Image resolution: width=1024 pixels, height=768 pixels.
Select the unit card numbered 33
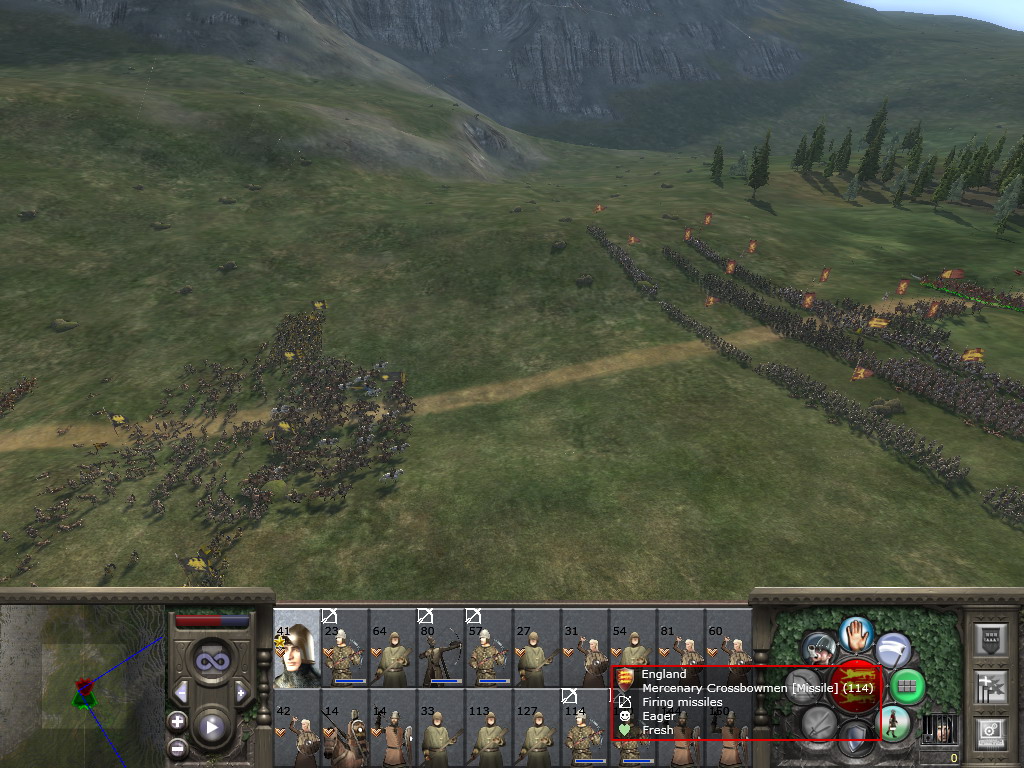(x=440, y=728)
